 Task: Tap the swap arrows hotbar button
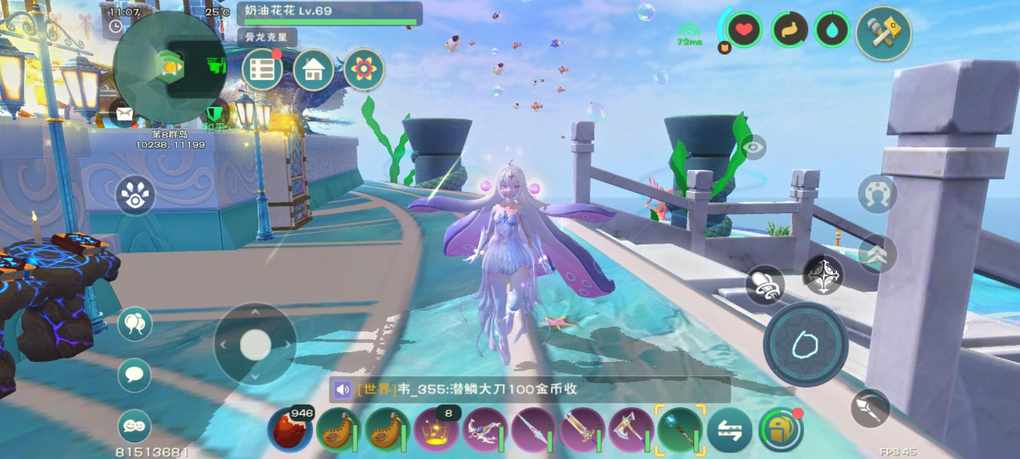pos(729,431)
